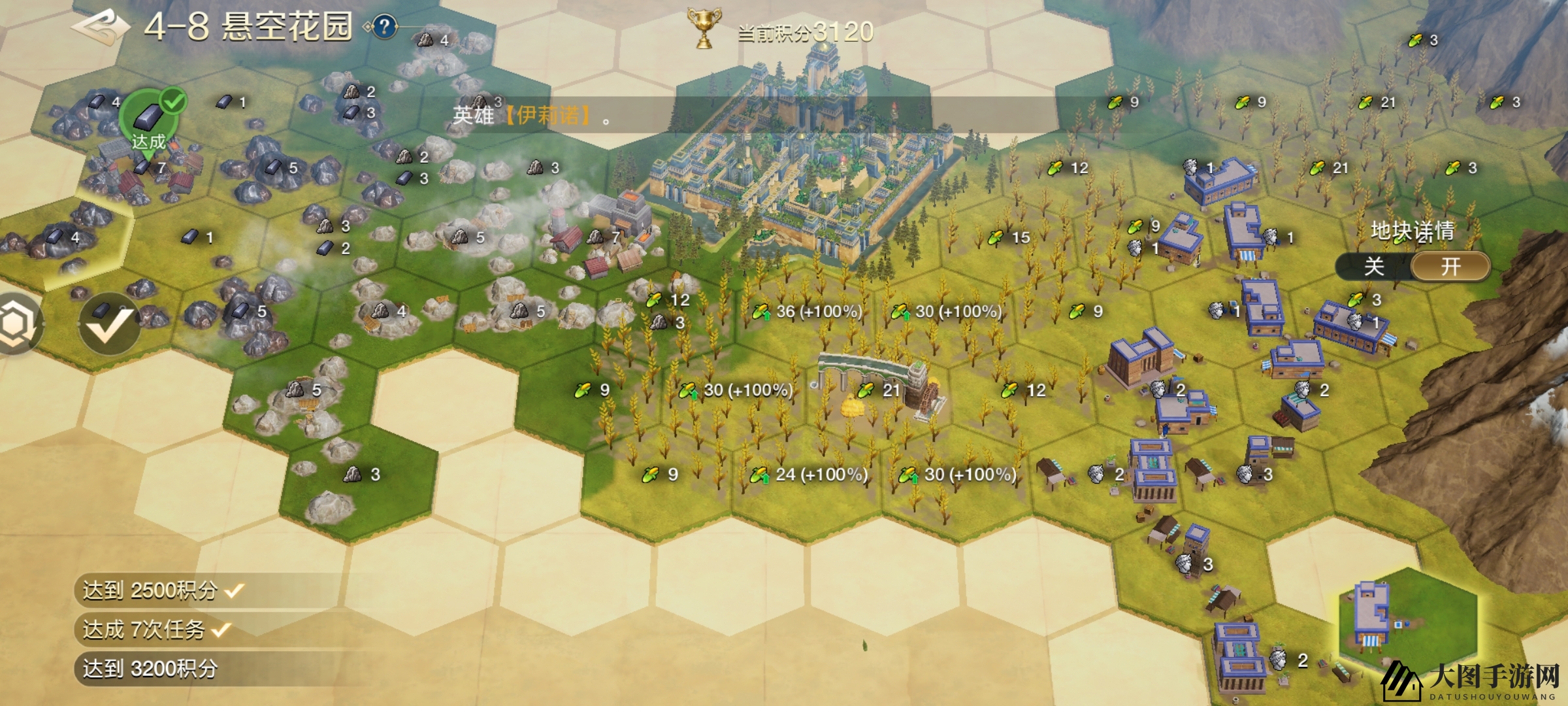Click the round checkmark confirm button
The image size is (1568, 706).
pos(109,324)
